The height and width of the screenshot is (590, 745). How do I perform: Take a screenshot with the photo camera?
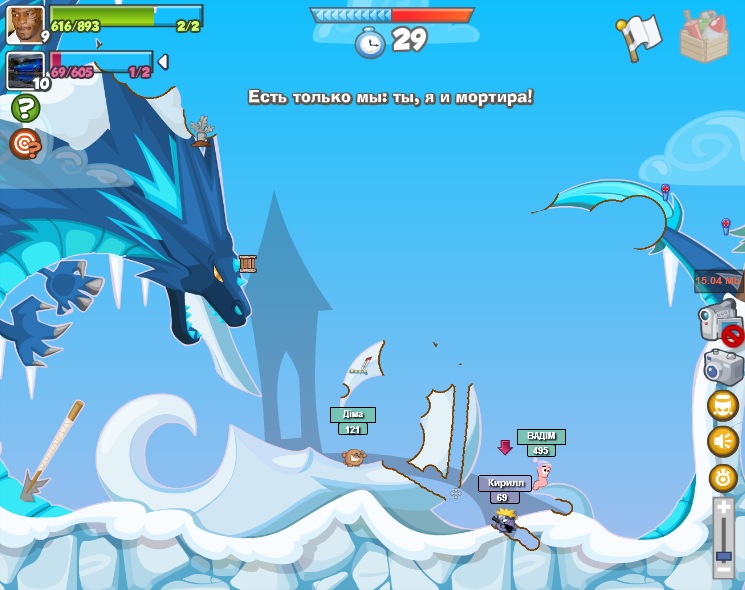723,366
